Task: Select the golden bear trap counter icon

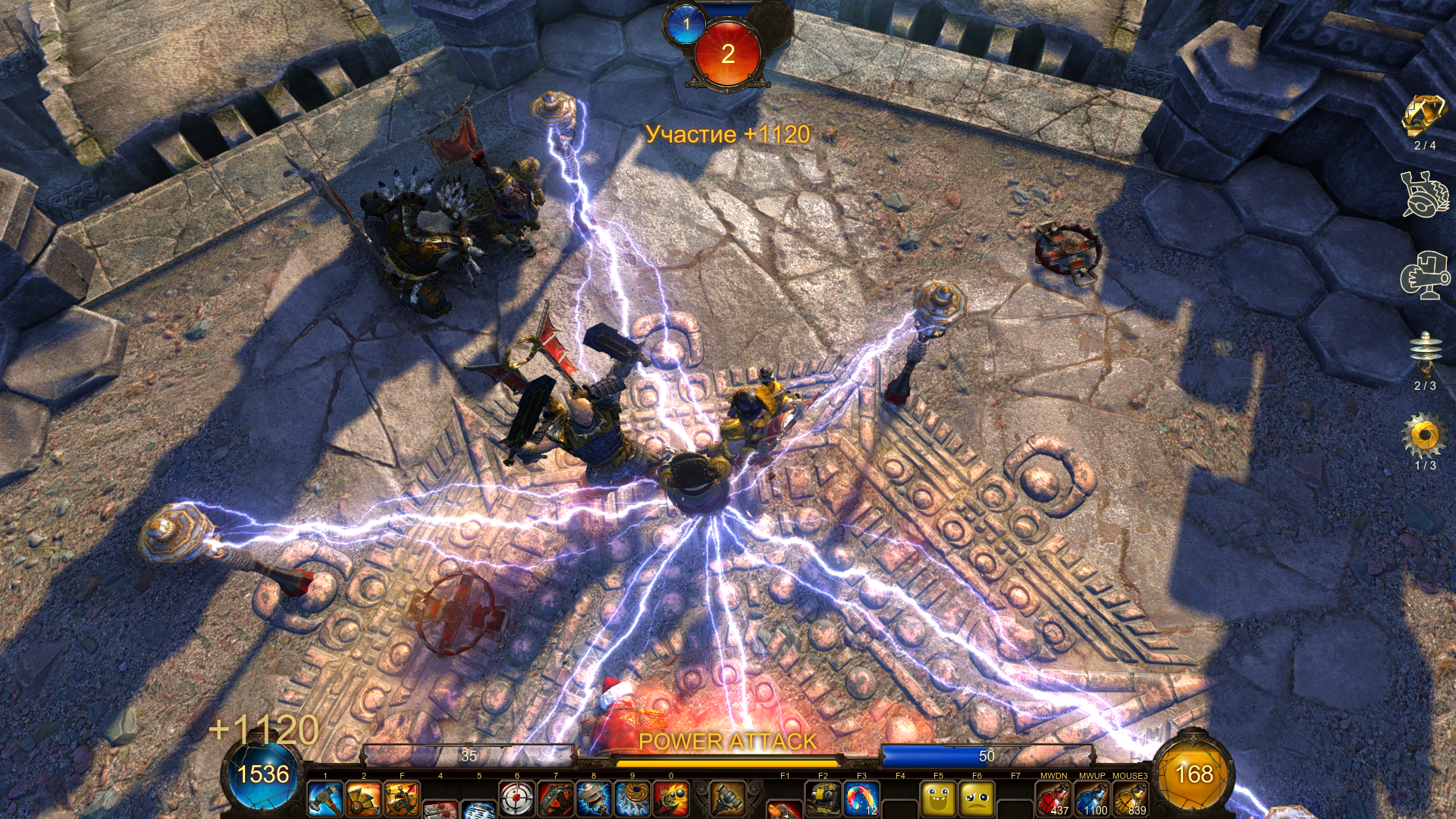Action: click(1424, 115)
